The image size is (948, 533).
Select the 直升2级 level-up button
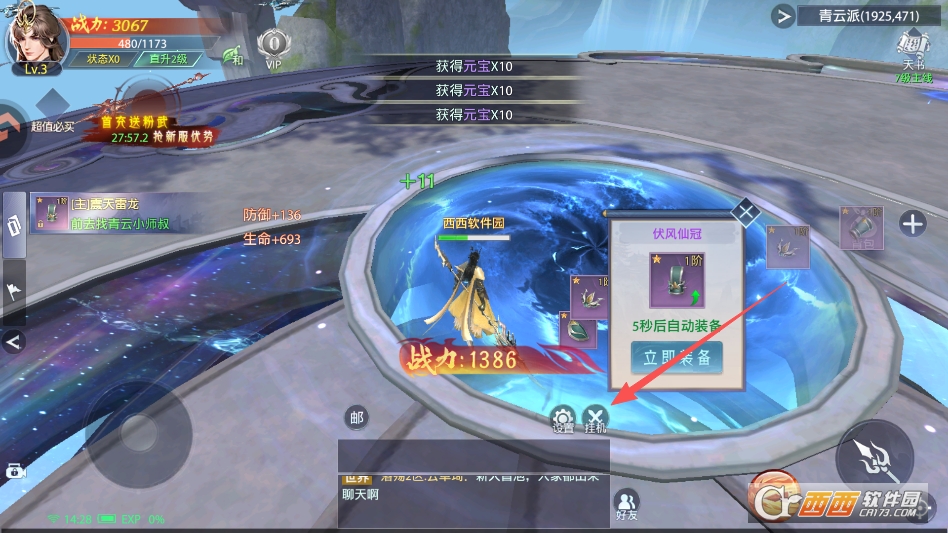[168, 59]
